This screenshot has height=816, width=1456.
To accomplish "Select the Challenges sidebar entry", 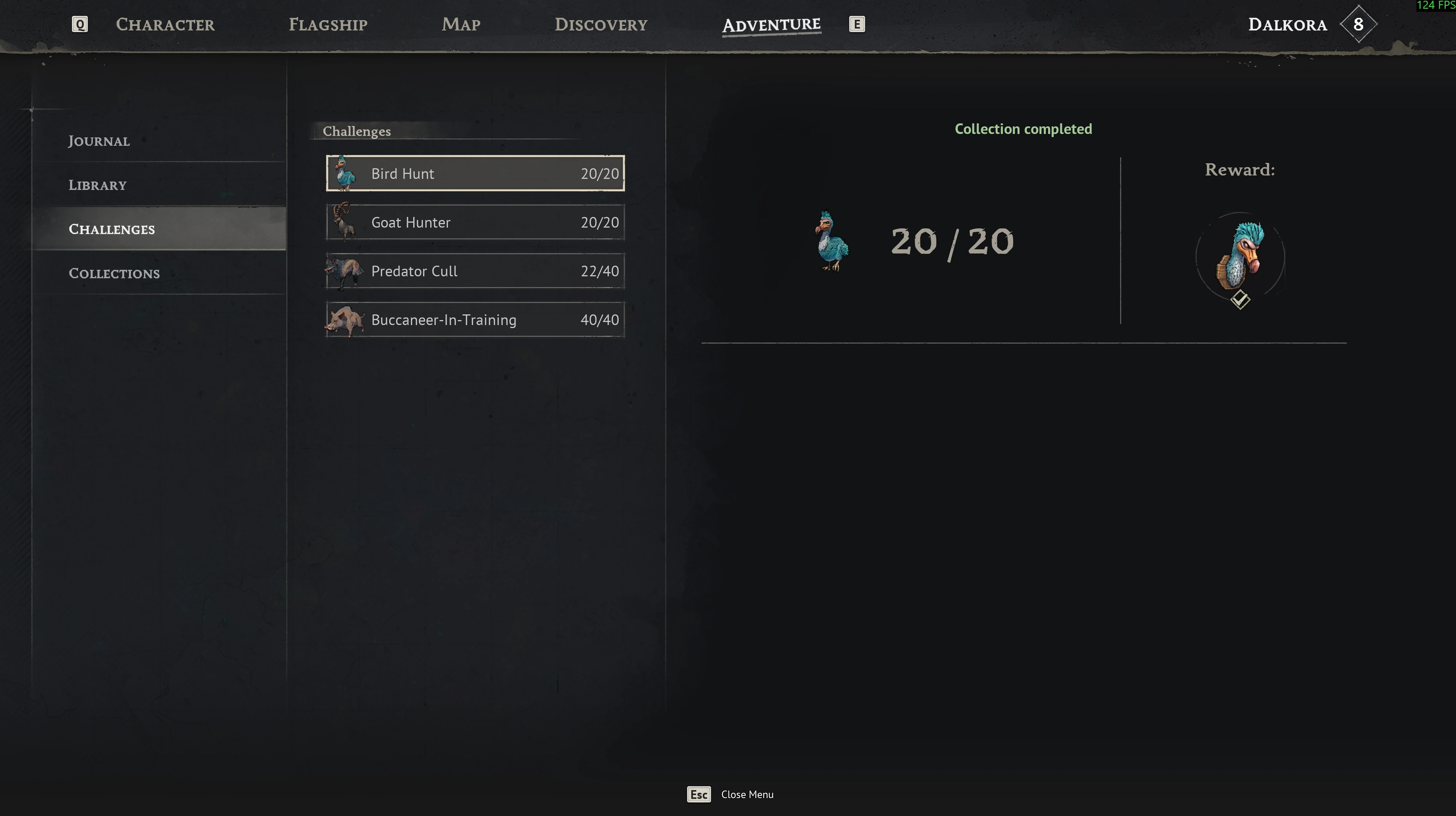I will pos(112,229).
